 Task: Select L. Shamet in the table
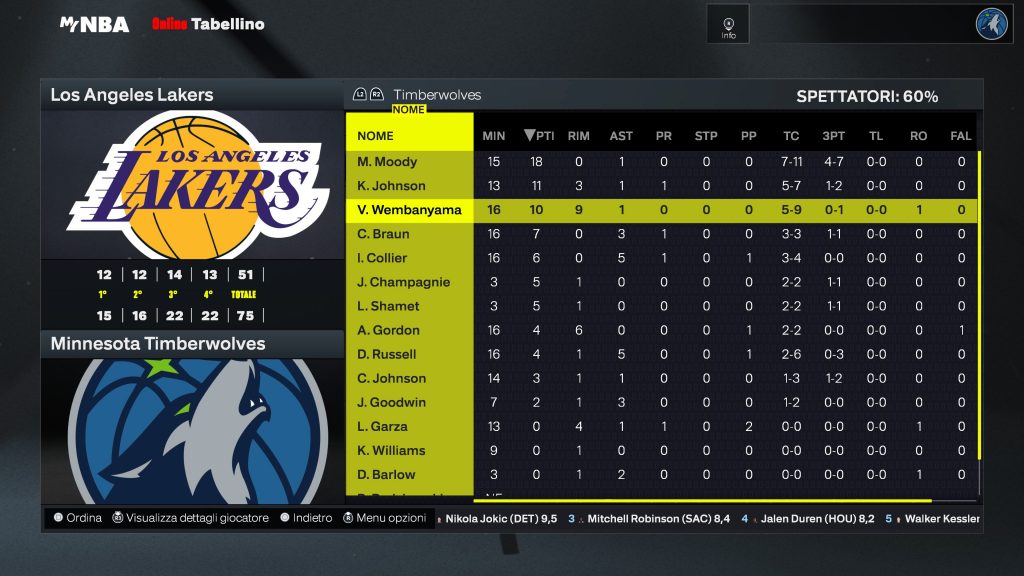pyautogui.click(x=389, y=306)
